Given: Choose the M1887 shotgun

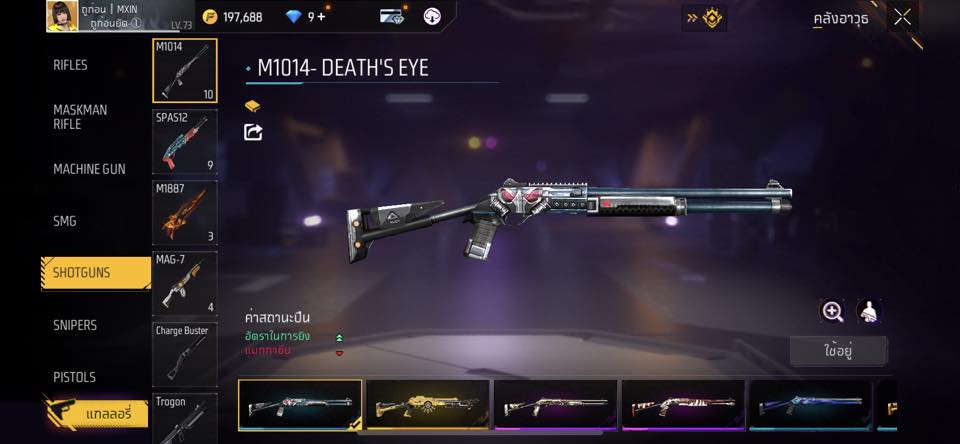Looking at the screenshot, I should tap(185, 212).
